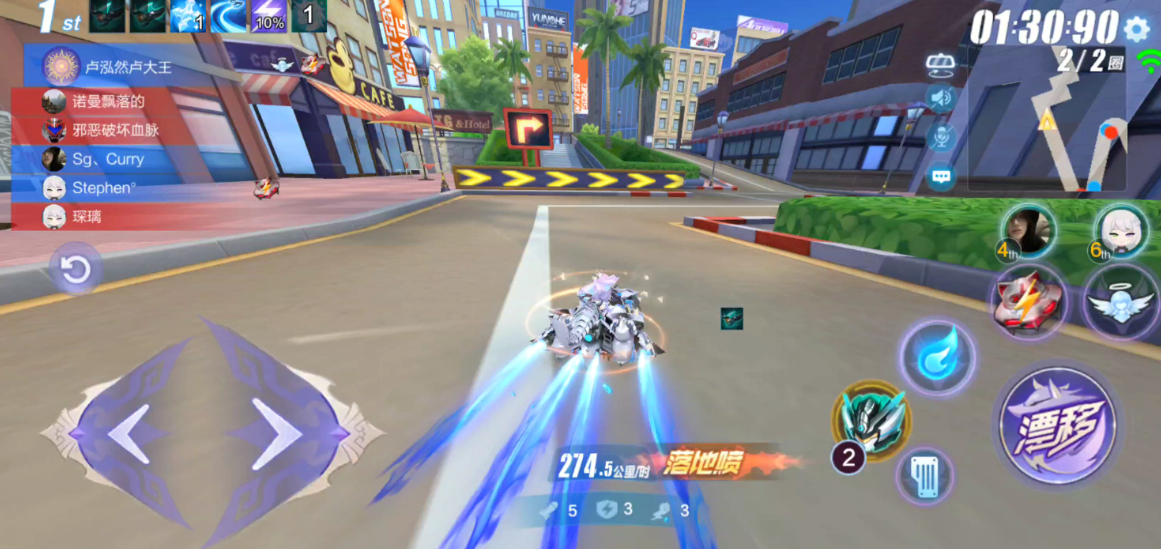Tap the brake pedal button
Viewport: 1161px width, 549px height.
(924, 476)
